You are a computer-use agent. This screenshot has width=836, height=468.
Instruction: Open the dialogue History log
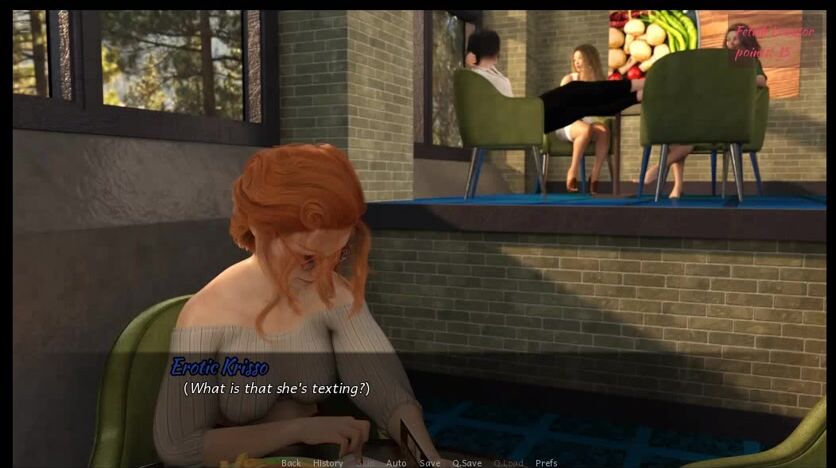(x=328, y=463)
